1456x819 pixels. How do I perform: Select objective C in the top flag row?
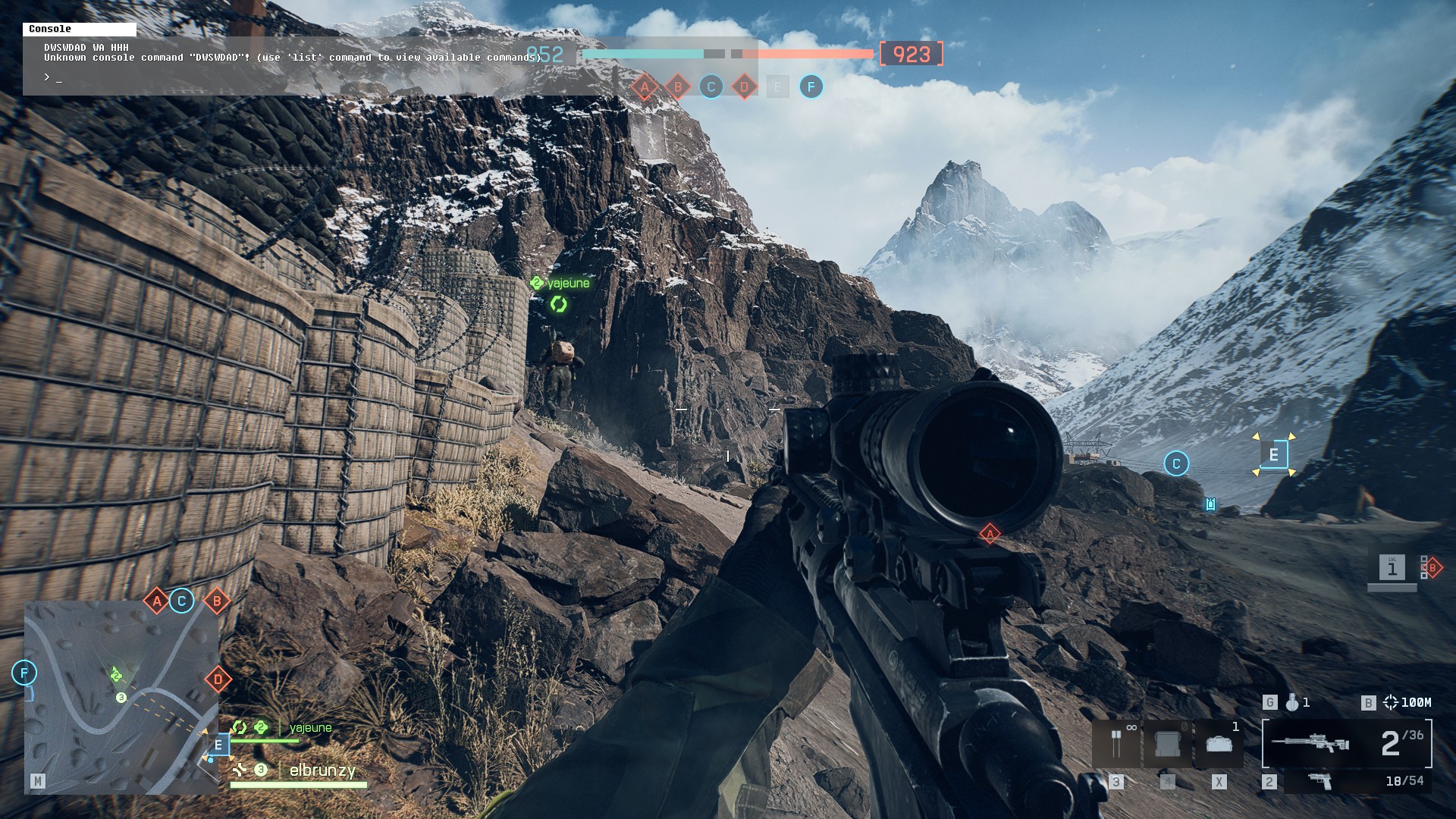tap(711, 87)
